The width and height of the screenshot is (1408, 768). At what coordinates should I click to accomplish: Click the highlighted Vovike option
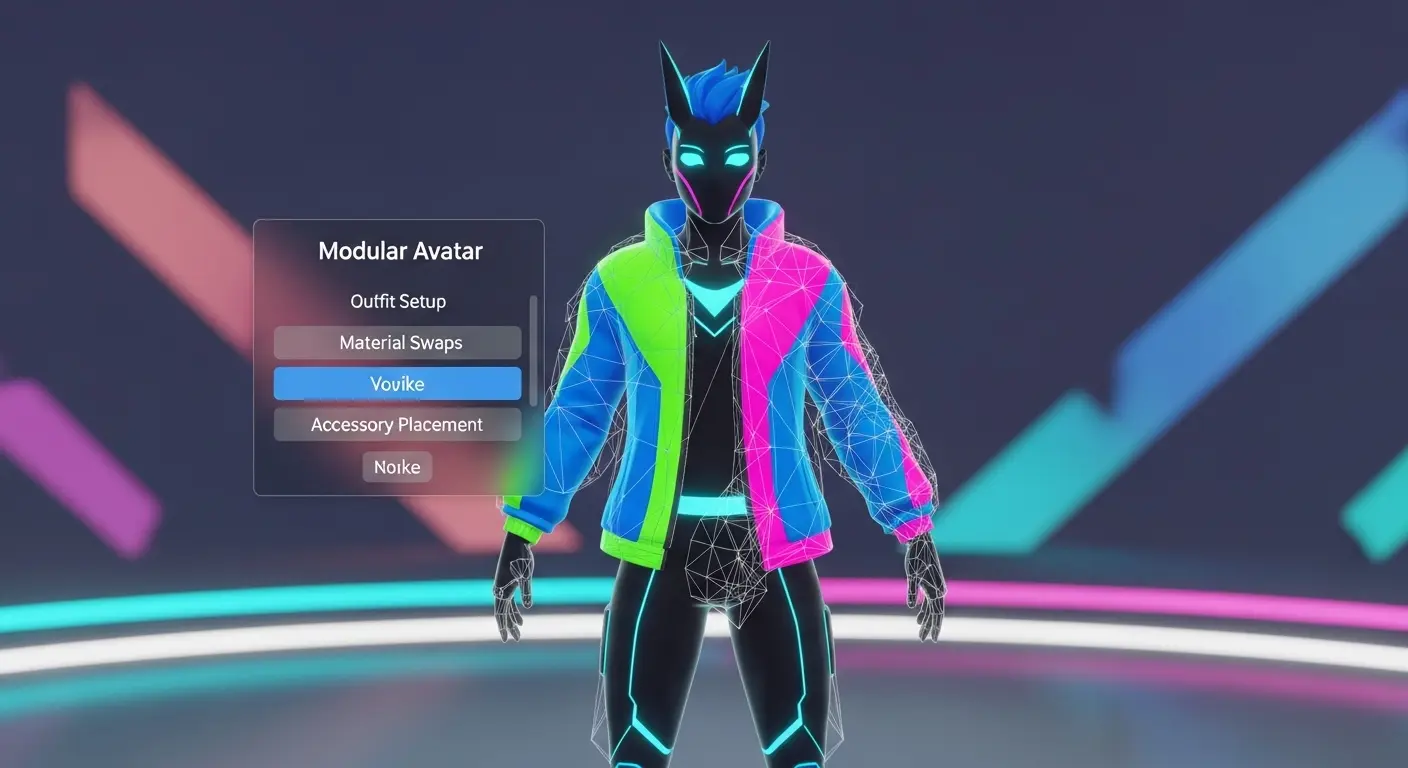coord(397,383)
